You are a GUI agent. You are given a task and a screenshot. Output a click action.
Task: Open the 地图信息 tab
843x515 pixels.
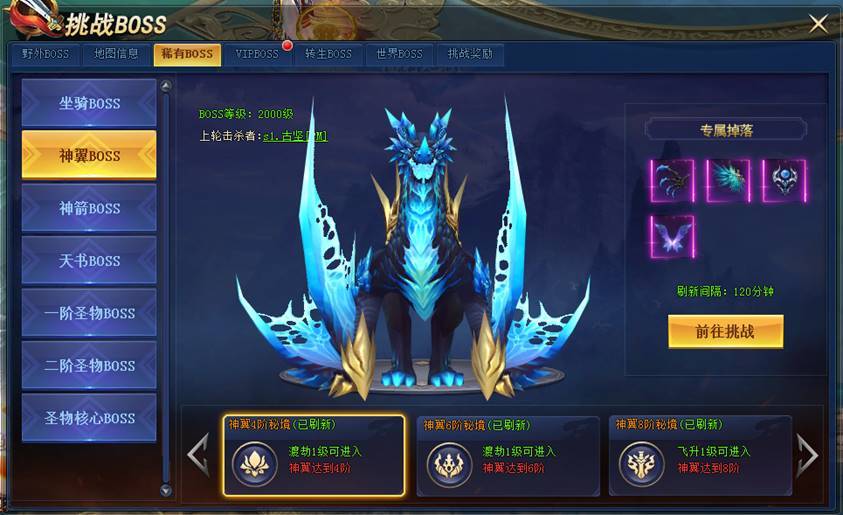pos(116,54)
